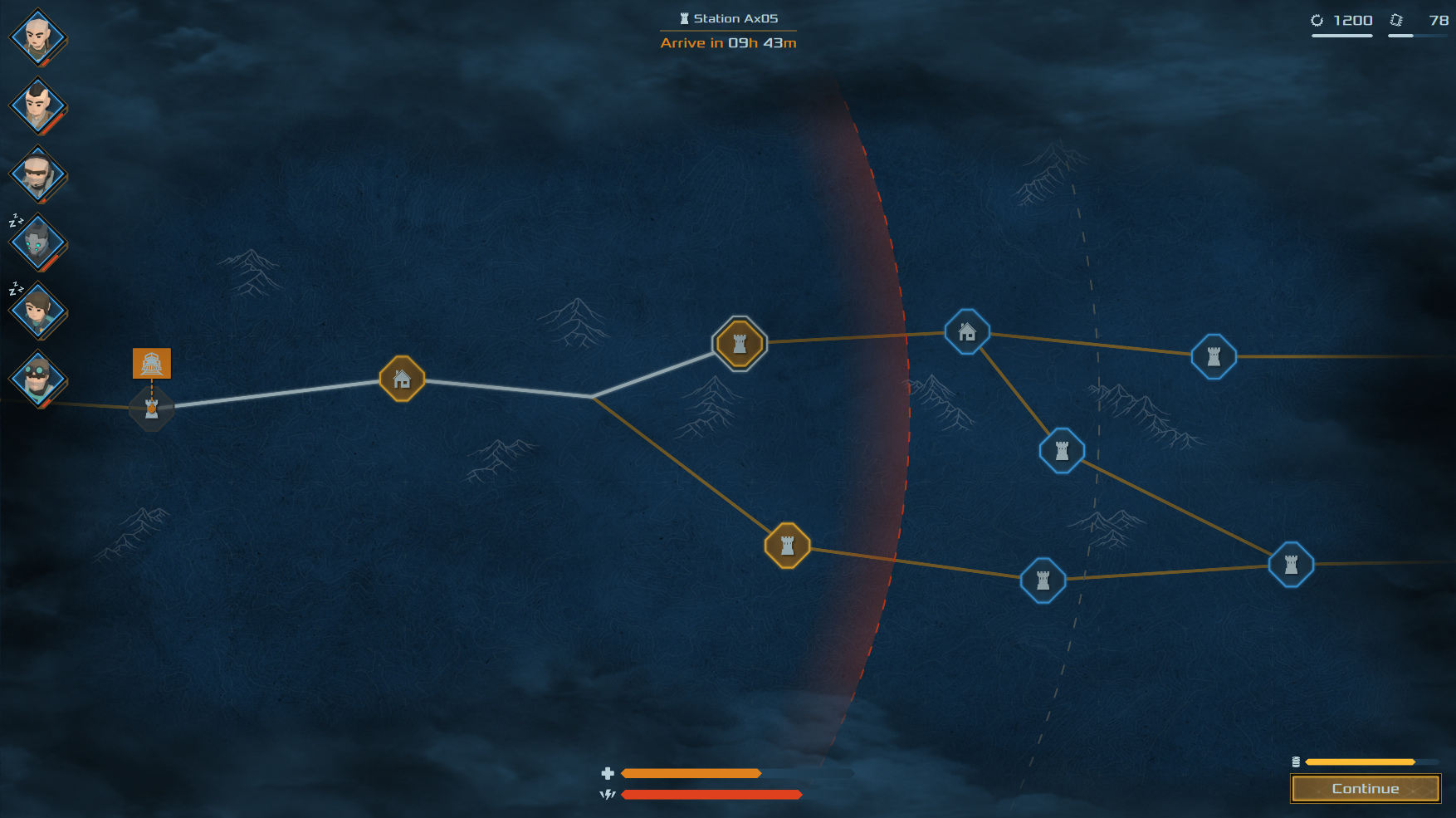Select the lower orange tower station node
Viewport: 1456px width, 818px height.
pyautogui.click(x=787, y=546)
